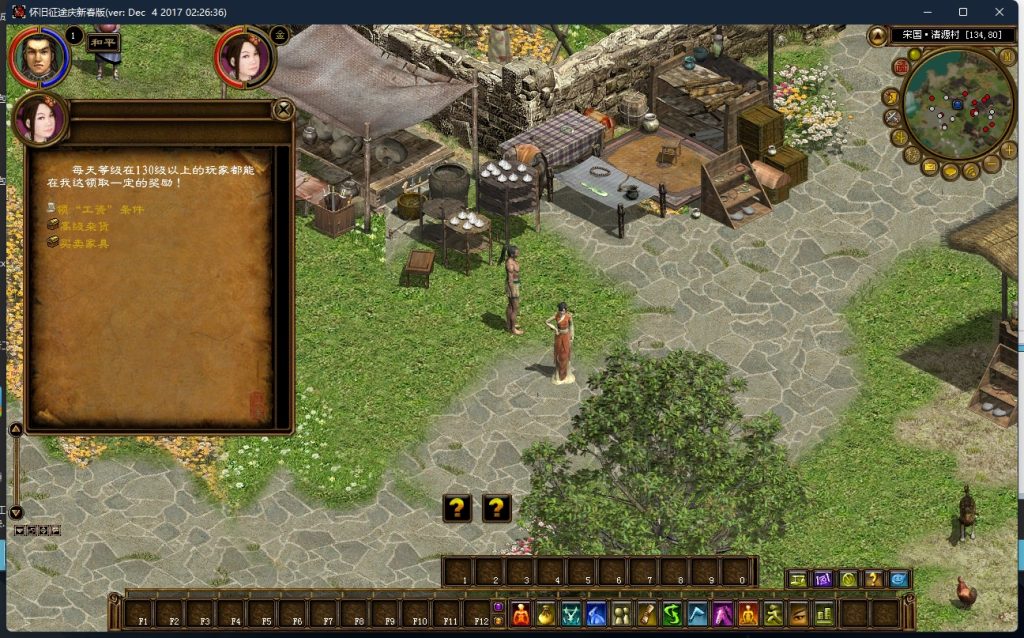Open the question mark help button in bottom-right panel
Viewport: 1024px width, 638px height.
click(874, 579)
